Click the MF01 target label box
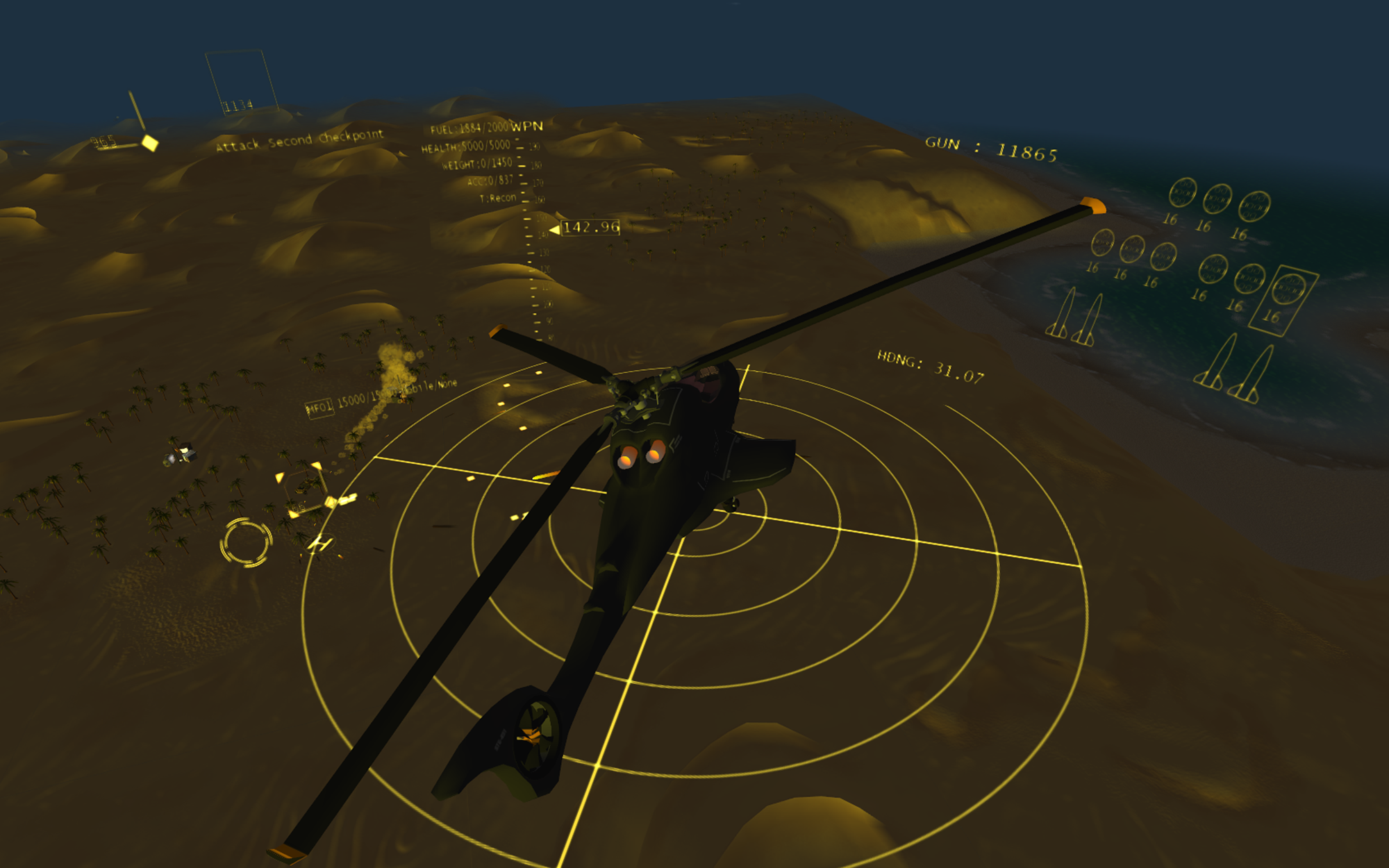1389x868 pixels. click(319, 407)
